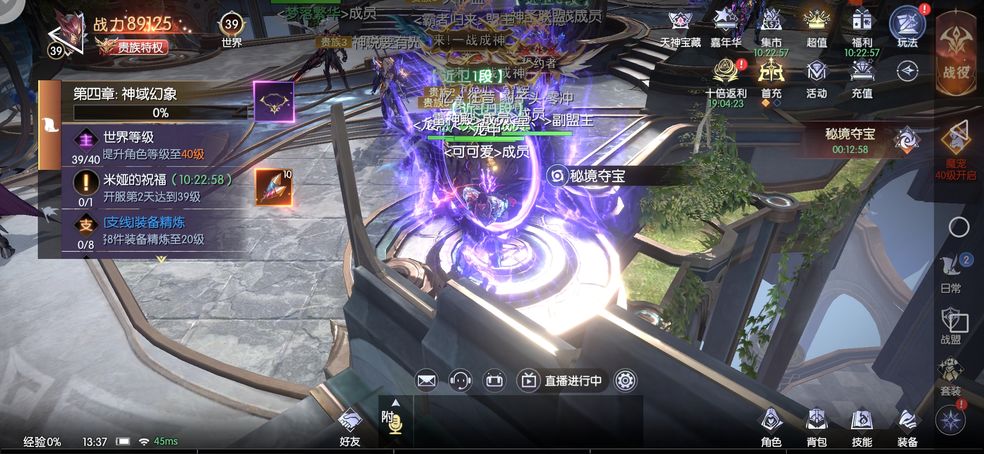Open the 嘉年华 carnival icon
This screenshot has height=454, width=984.
(x=726, y=25)
